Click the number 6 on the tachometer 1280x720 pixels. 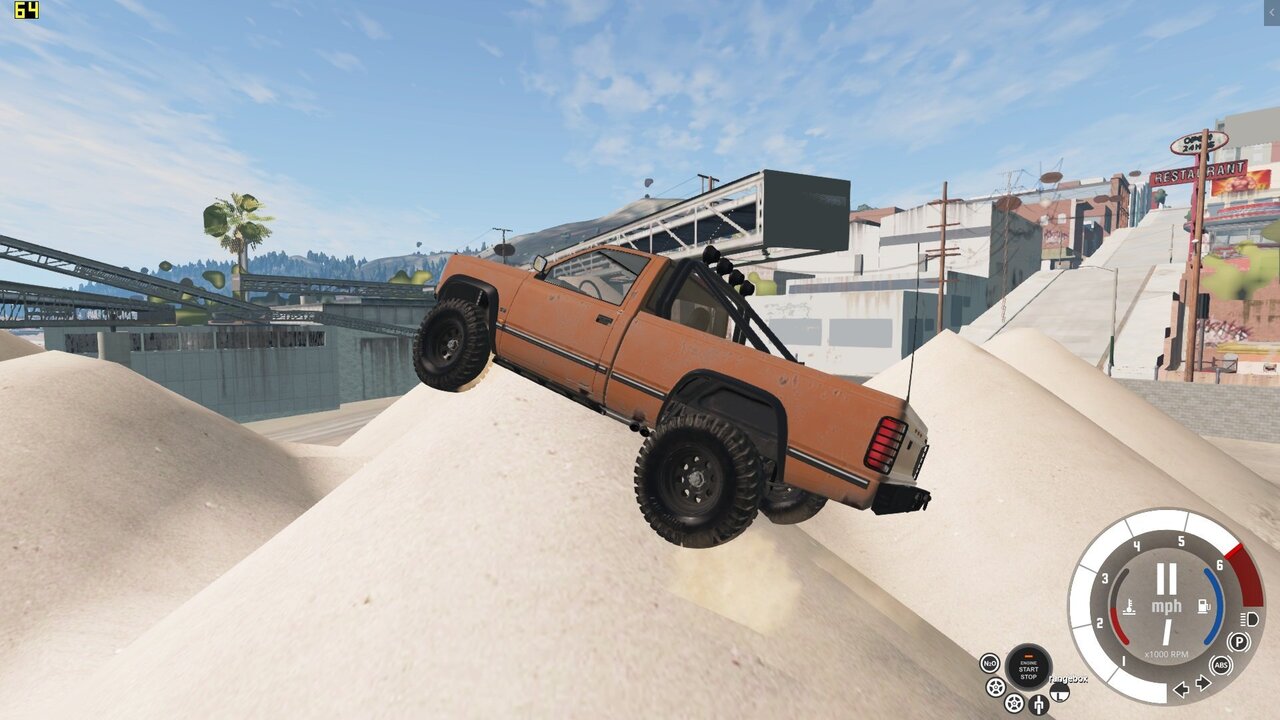(1219, 564)
